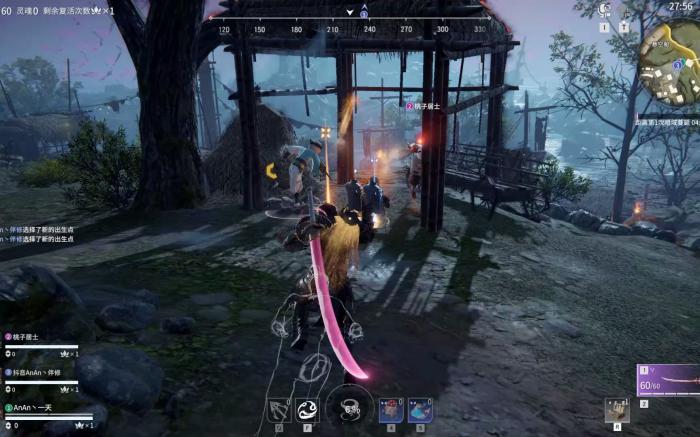Image resolution: width=700 pixels, height=437 pixels.
Task: Select the grappling hand item slot
Action: (616, 407)
